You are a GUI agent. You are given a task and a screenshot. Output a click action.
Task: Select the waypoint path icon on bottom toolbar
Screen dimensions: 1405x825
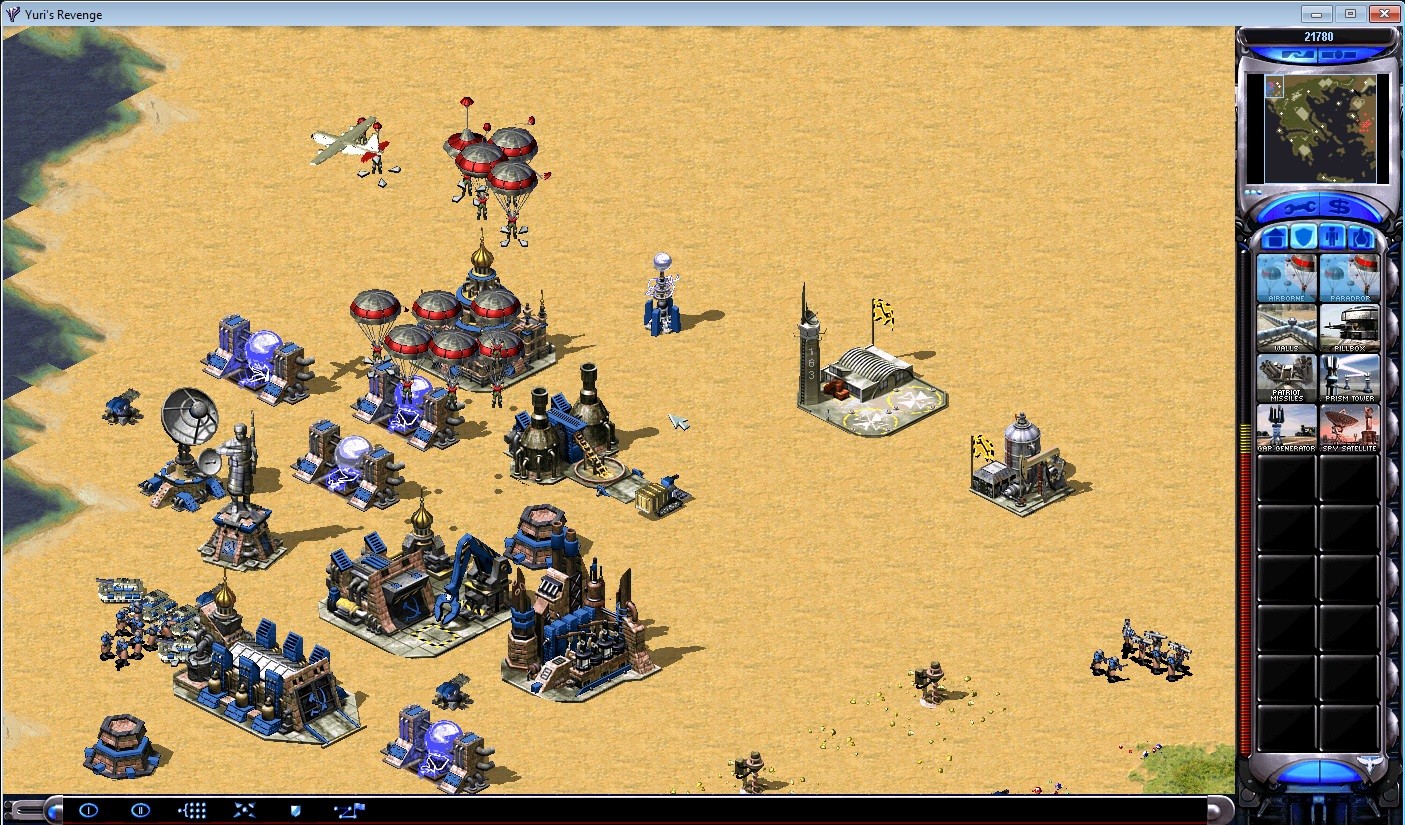coord(349,810)
